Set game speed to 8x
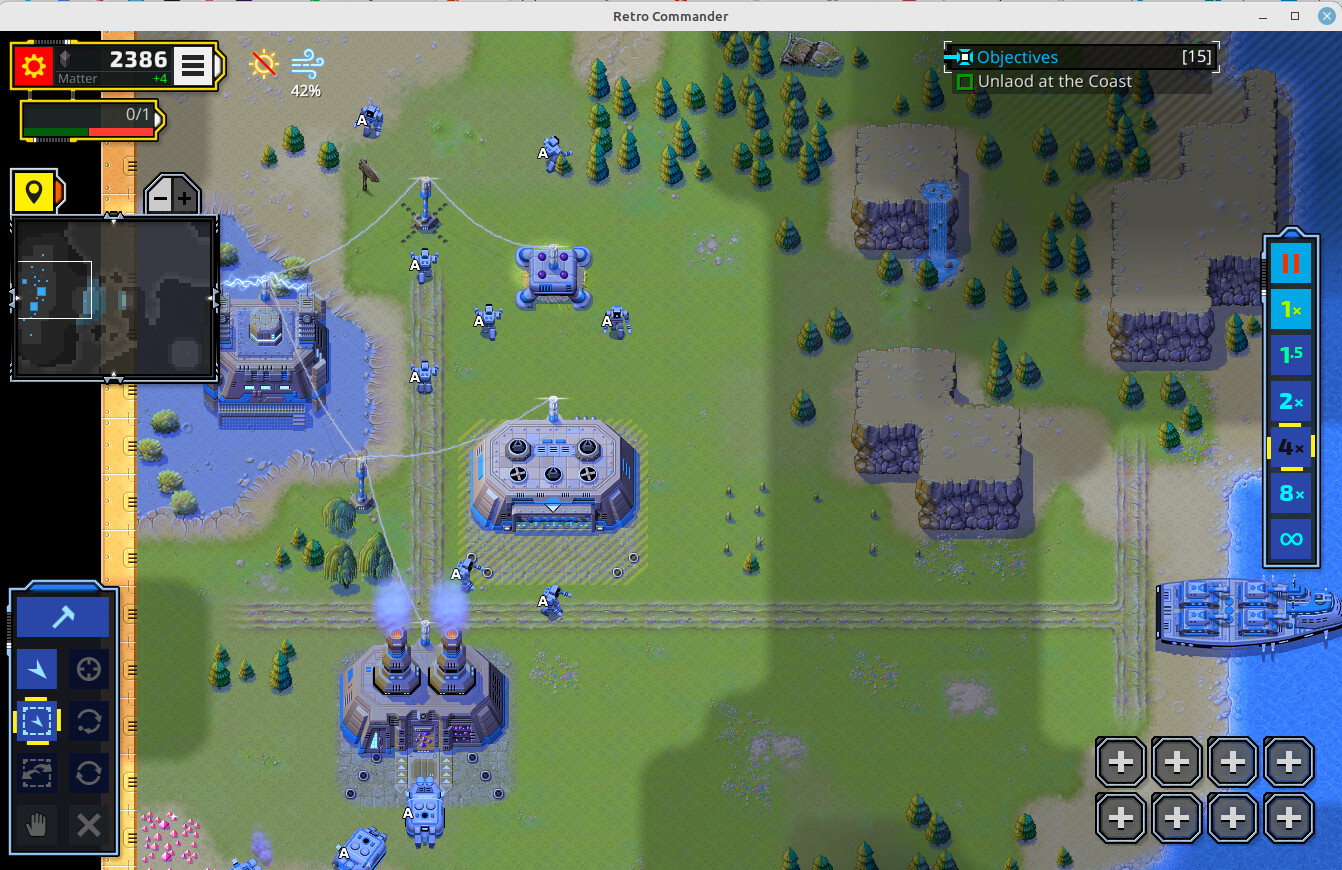1342x870 pixels. click(1290, 493)
